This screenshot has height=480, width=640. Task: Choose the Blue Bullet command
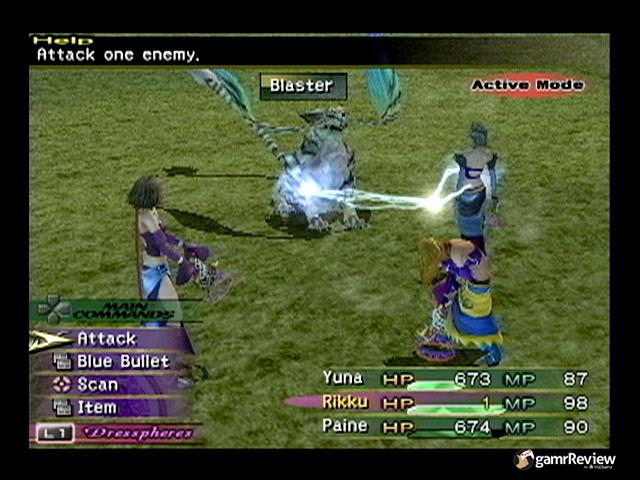(x=122, y=361)
